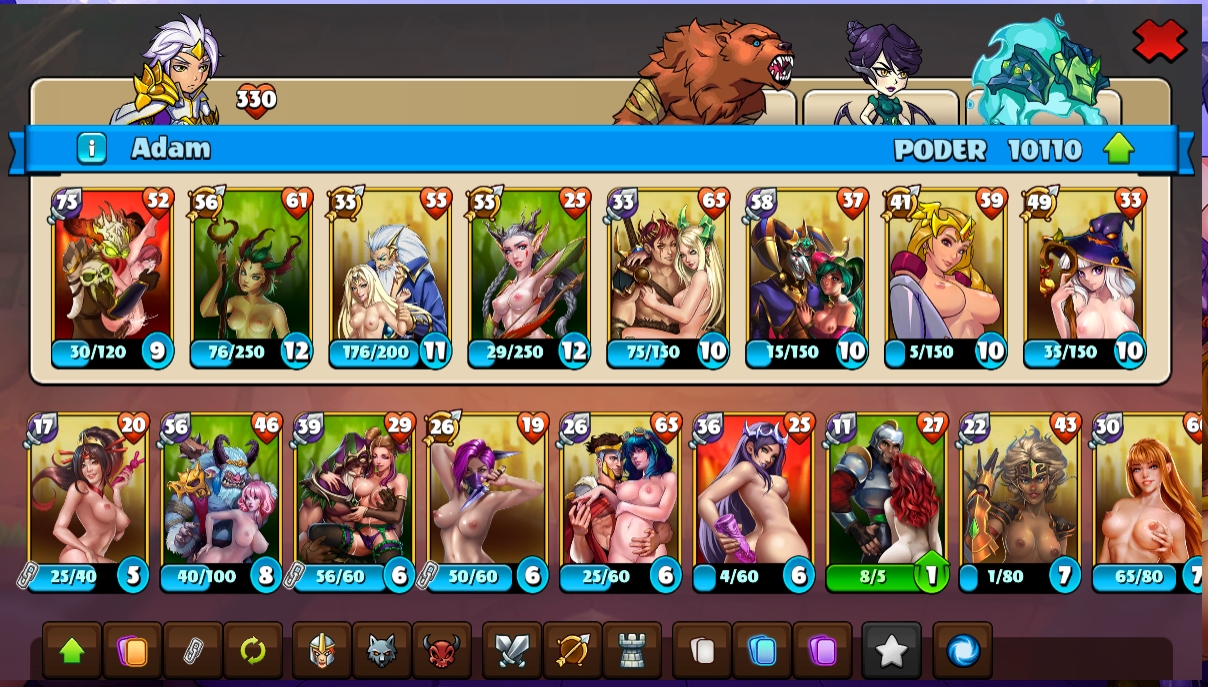Pick the deck card showing 29/250
The height and width of the screenshot is (687, 1208).
point(529,277)
